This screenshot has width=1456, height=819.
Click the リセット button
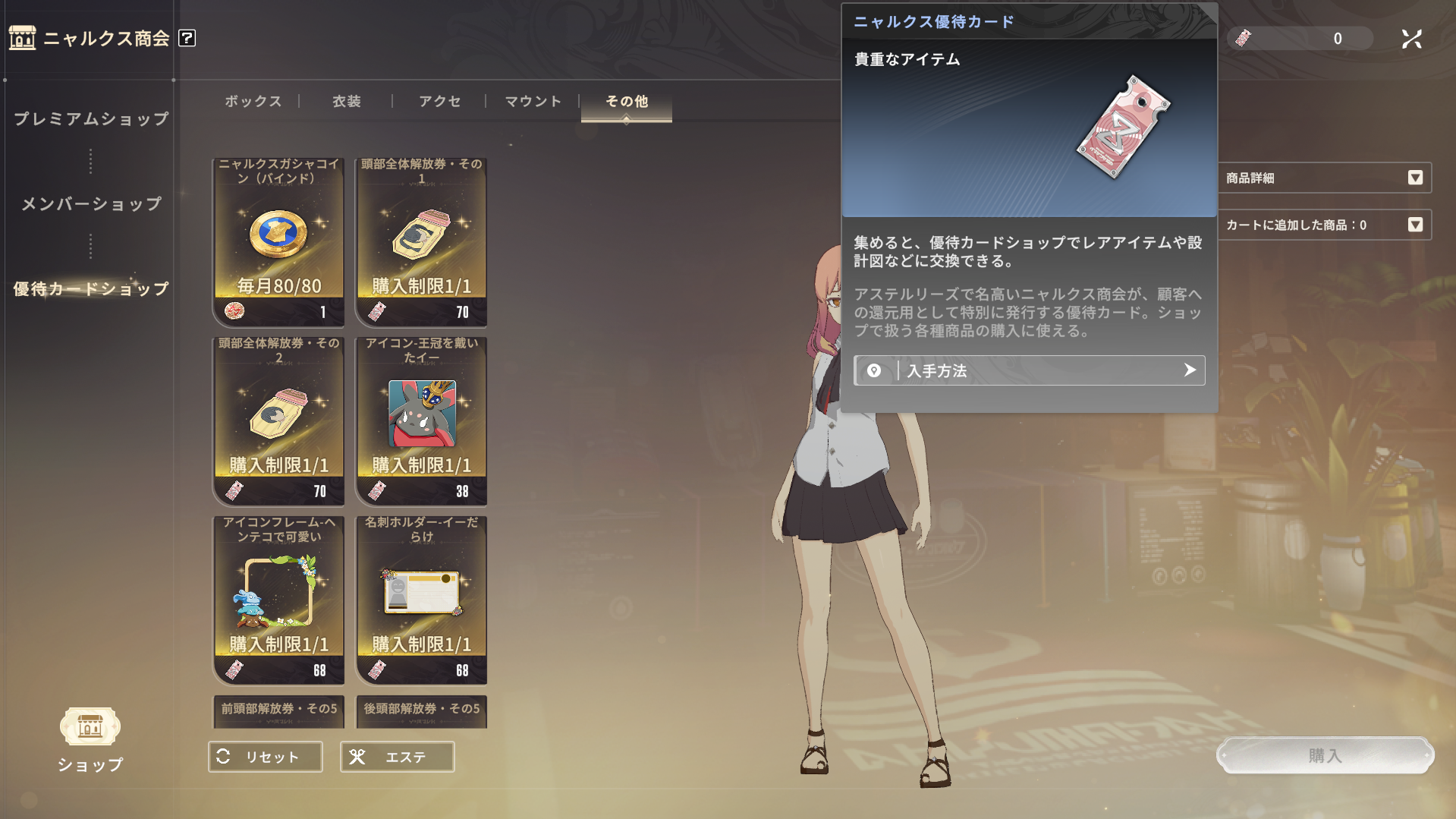[x=266, y=757]
